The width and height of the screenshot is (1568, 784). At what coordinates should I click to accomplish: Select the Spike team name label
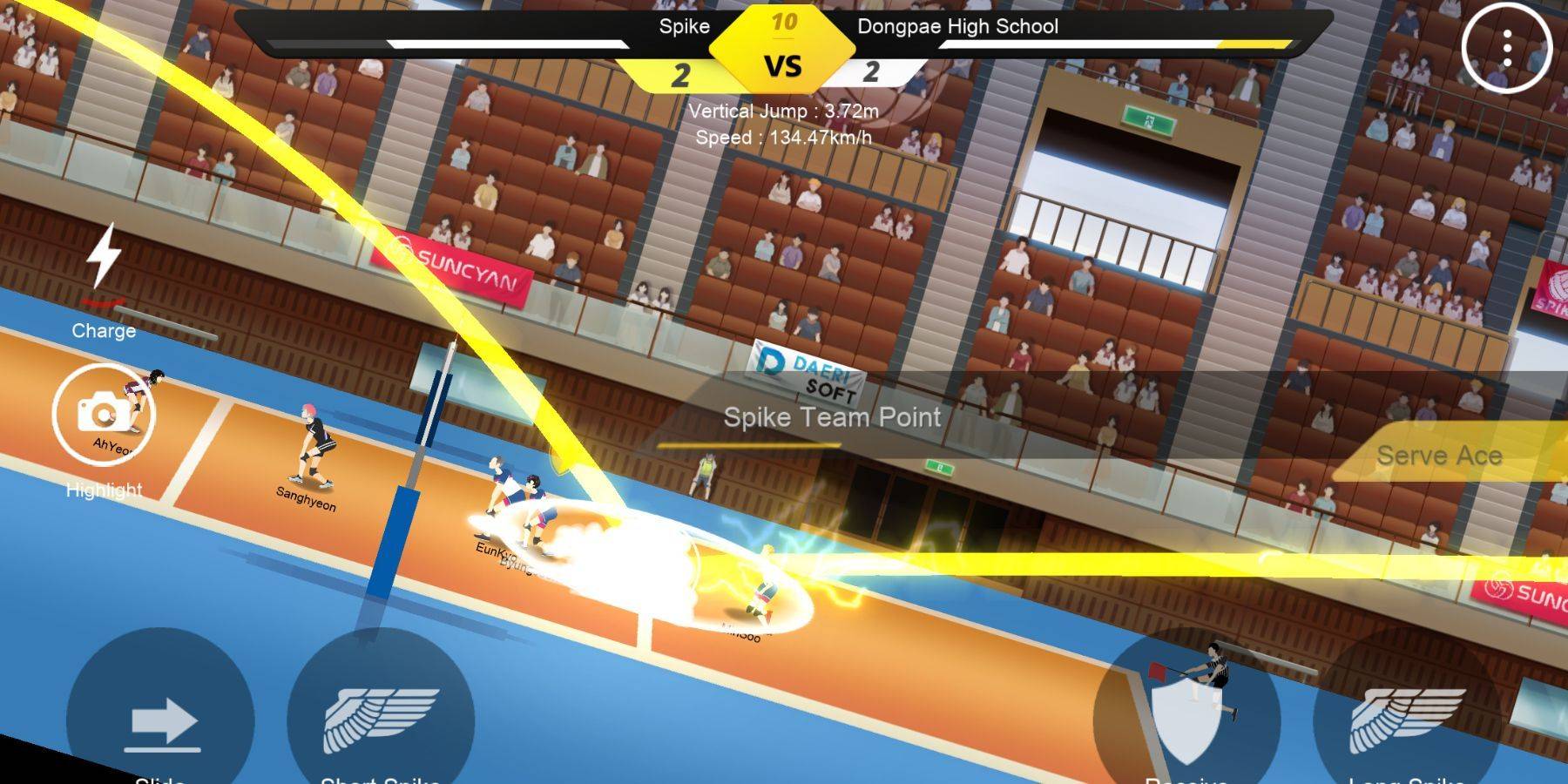click(x=685, y=27)
